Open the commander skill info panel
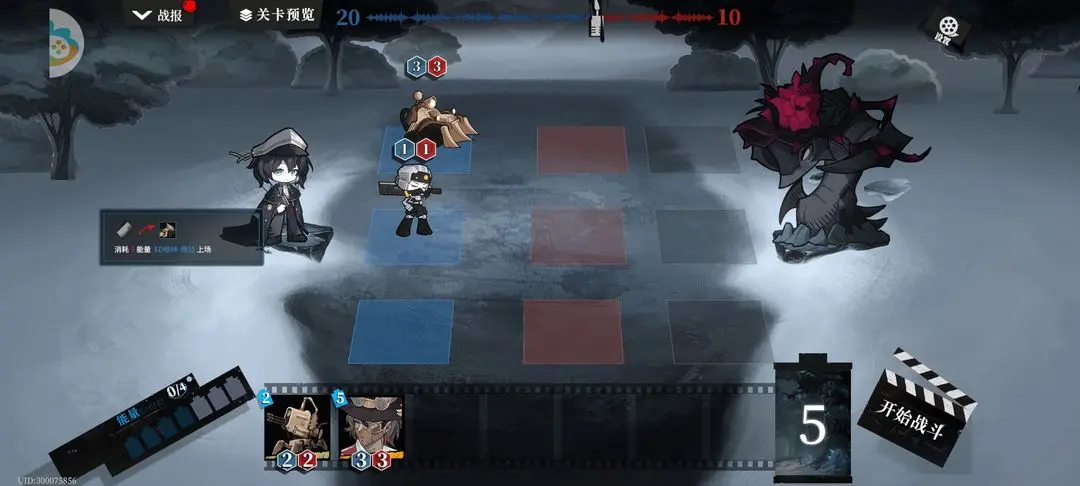 pyautogui.click(x=181, y=237)
